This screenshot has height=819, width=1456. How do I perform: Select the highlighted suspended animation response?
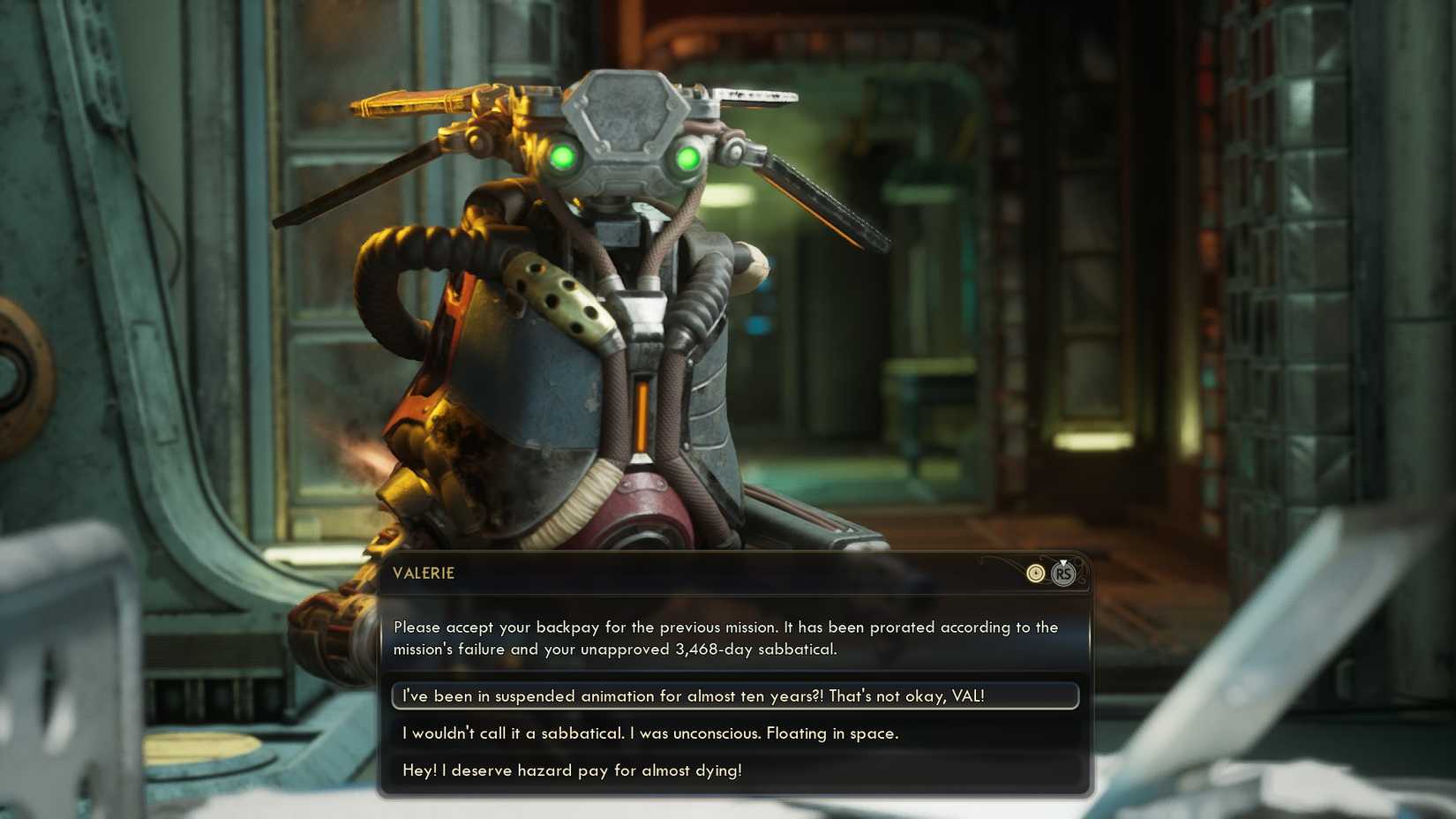point(734,695)
